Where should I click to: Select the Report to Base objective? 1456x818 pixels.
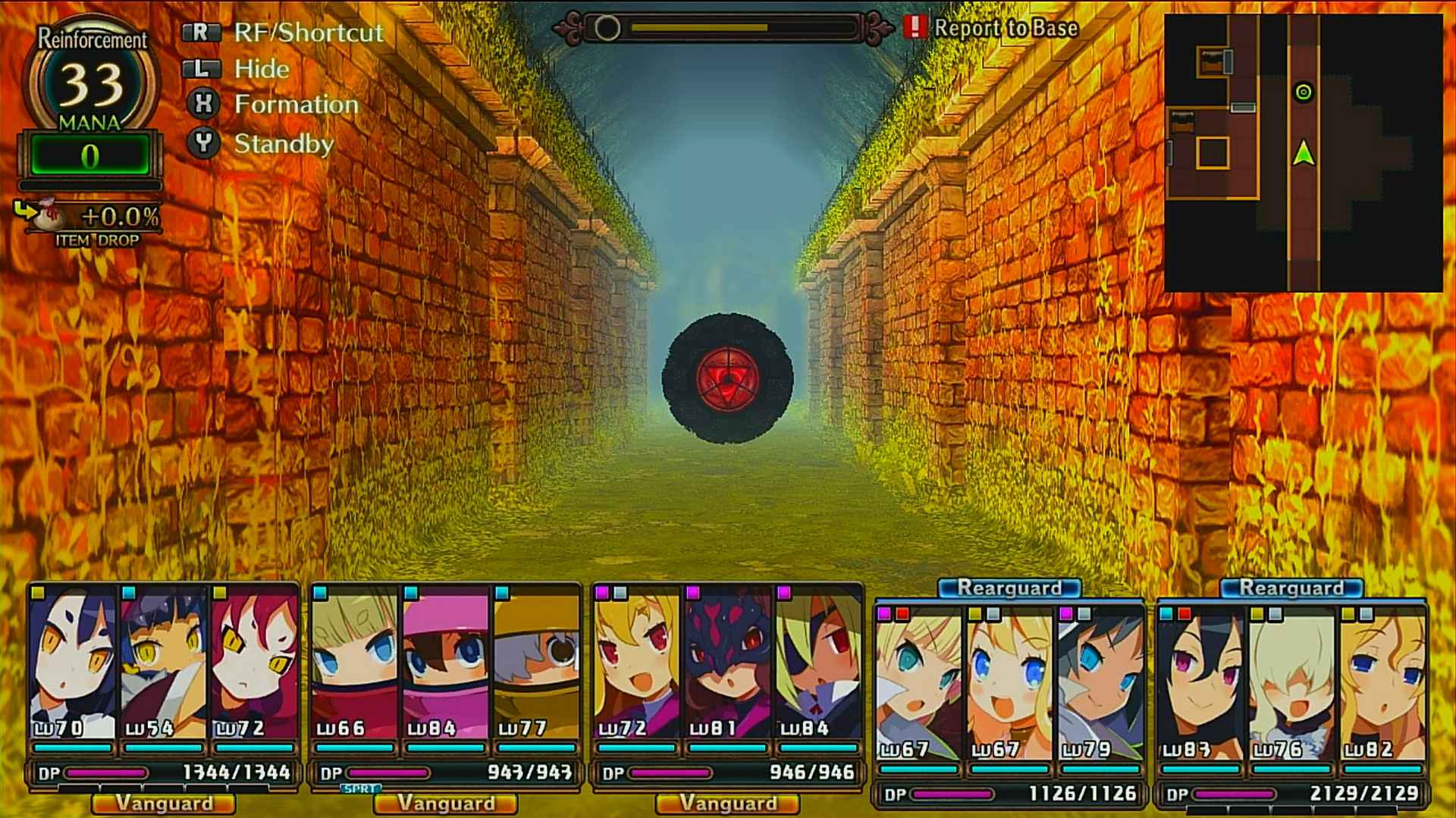[x=1005, y=28]
